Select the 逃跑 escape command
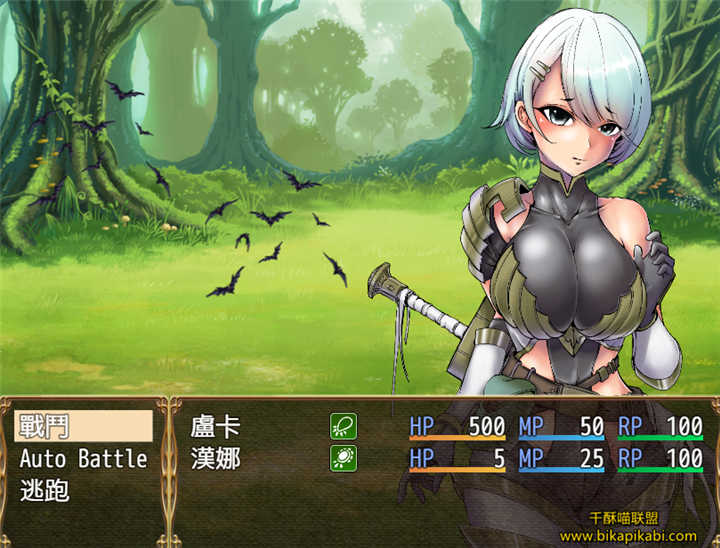The width and height of the screenshot is (720, 548). (x=42, y=491)
